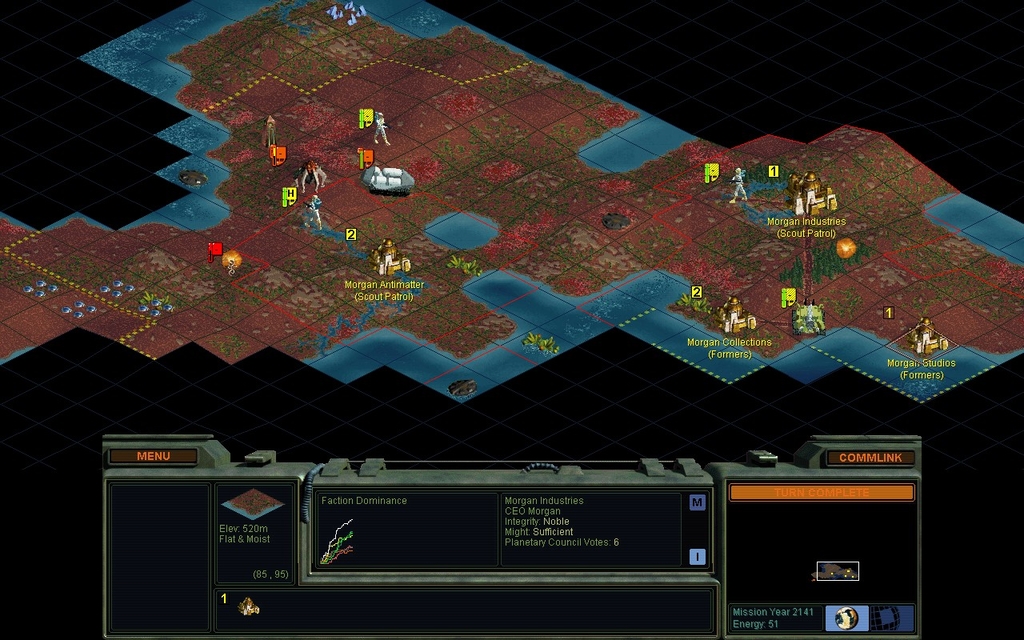Image resolution: width=1024 pixels, height=640 pixels.
Task: Click the TURN COMPLETE button
Action: click(821, 493)
